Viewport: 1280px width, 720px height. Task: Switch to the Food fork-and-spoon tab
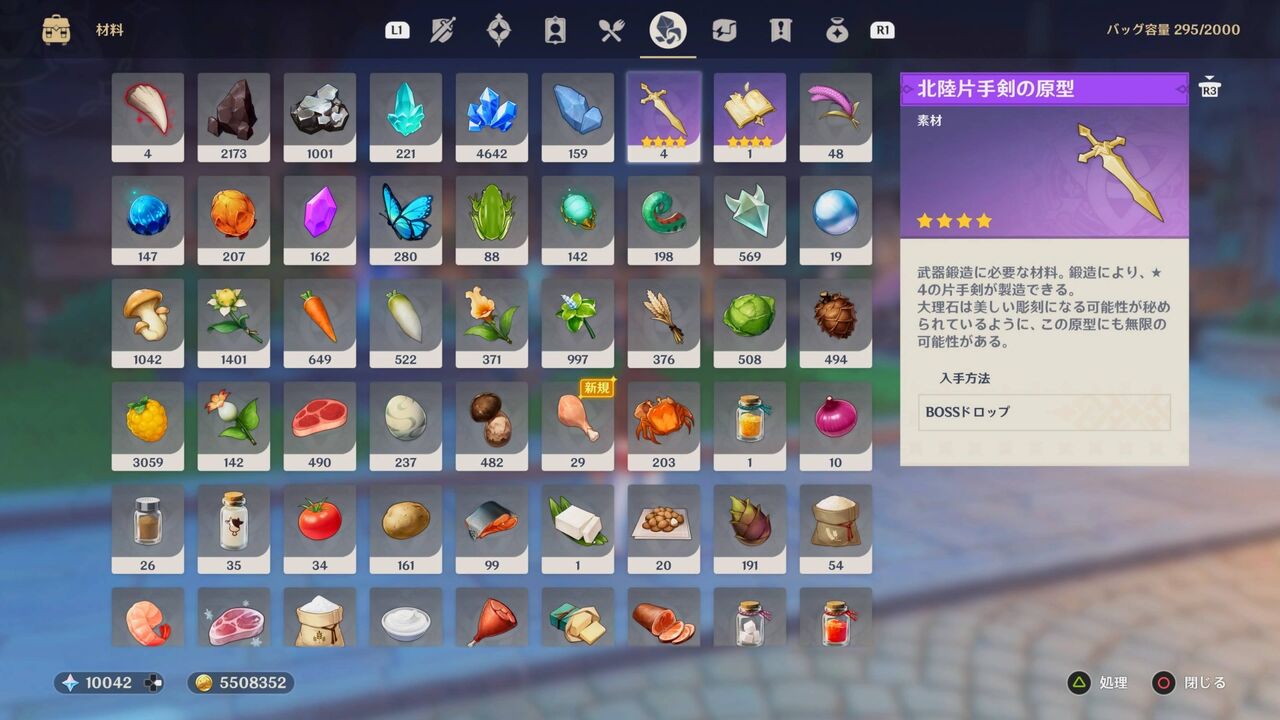tap(613, 30)
